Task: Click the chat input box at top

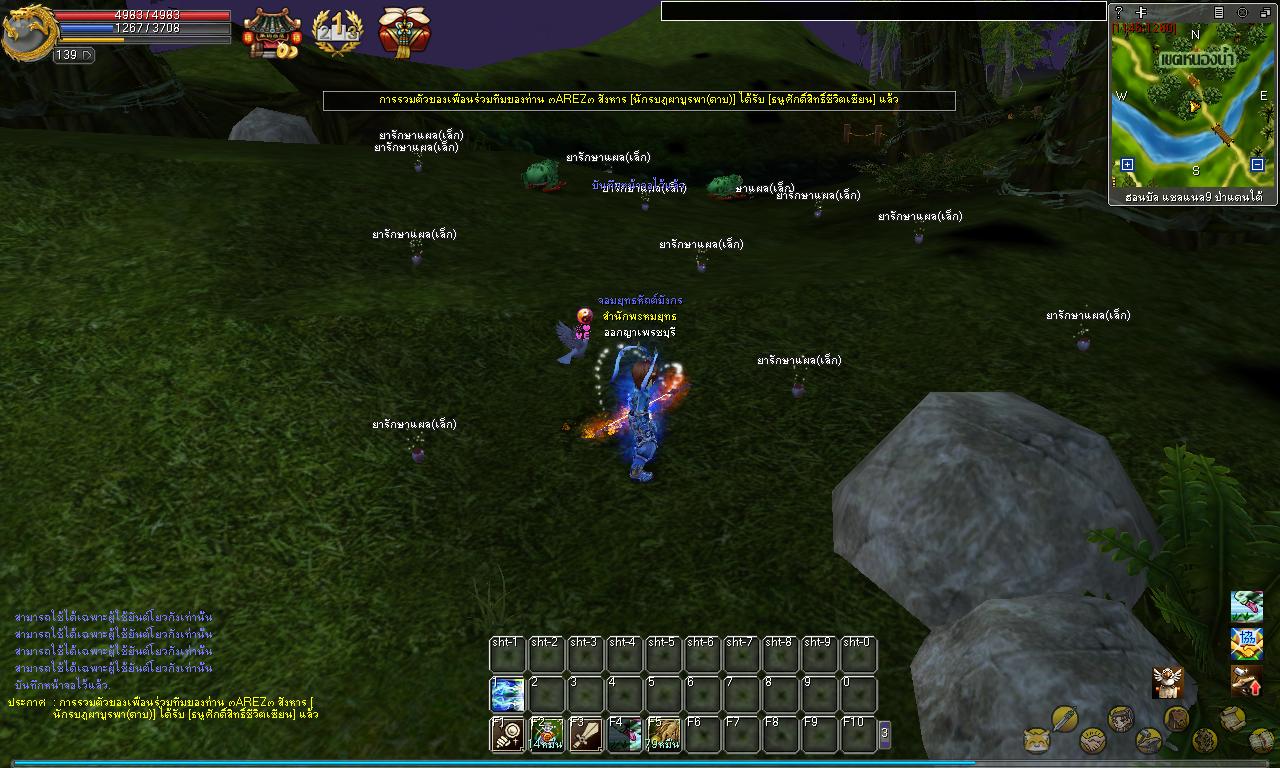Action: 883,11
